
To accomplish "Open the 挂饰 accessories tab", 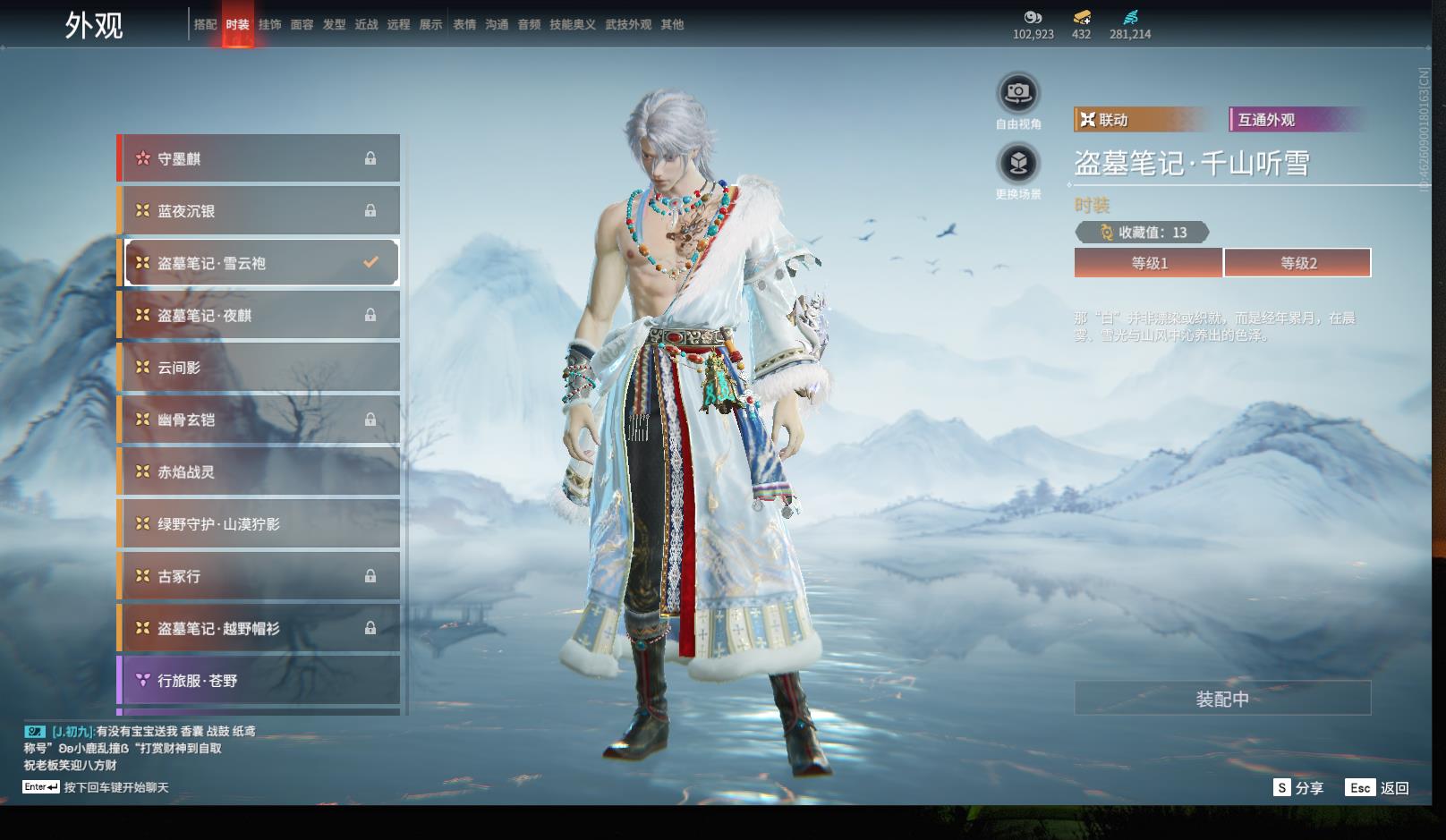I will (x=269, y=25).
